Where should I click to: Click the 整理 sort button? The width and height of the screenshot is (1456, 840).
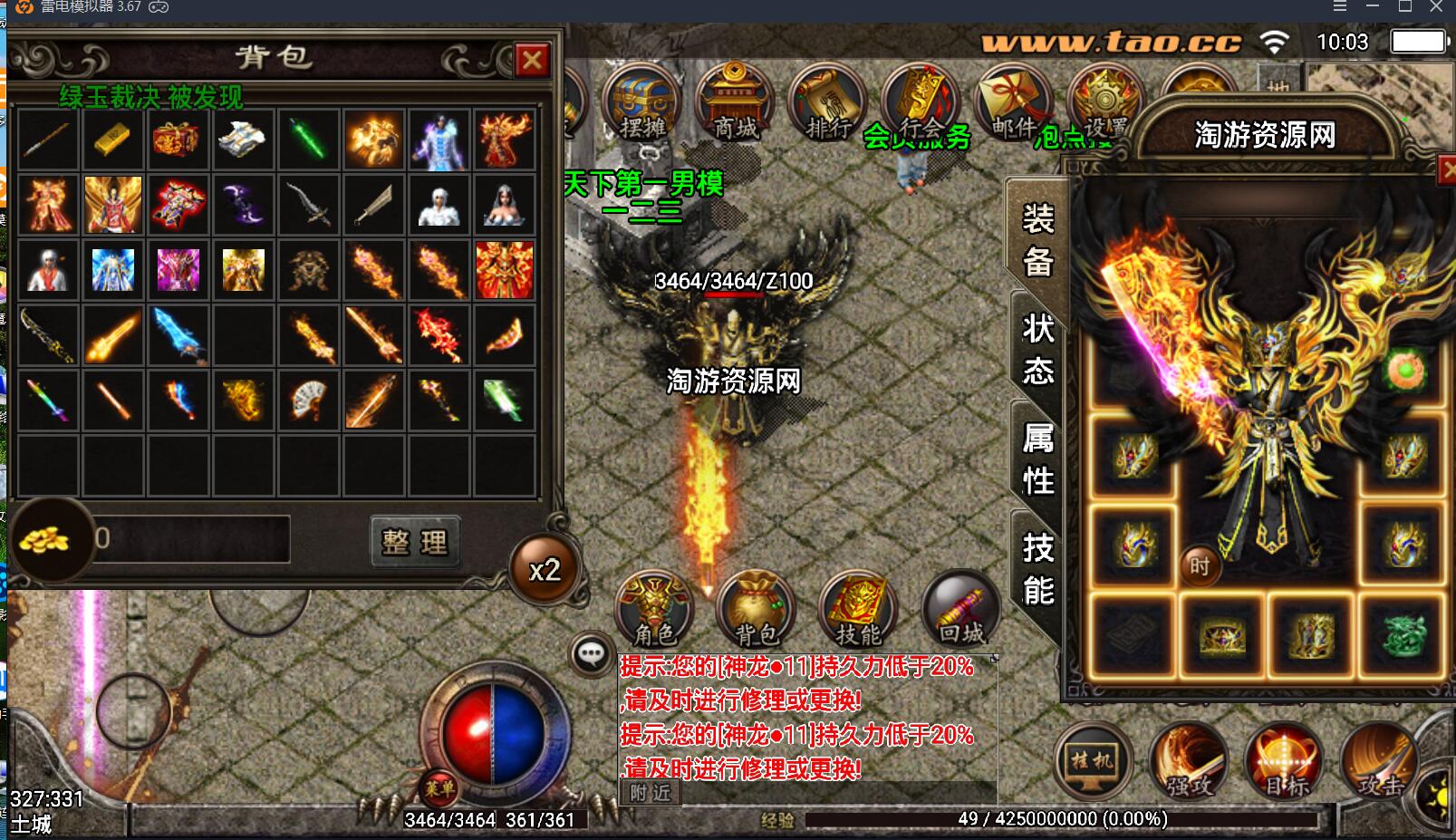coord(415,542)
